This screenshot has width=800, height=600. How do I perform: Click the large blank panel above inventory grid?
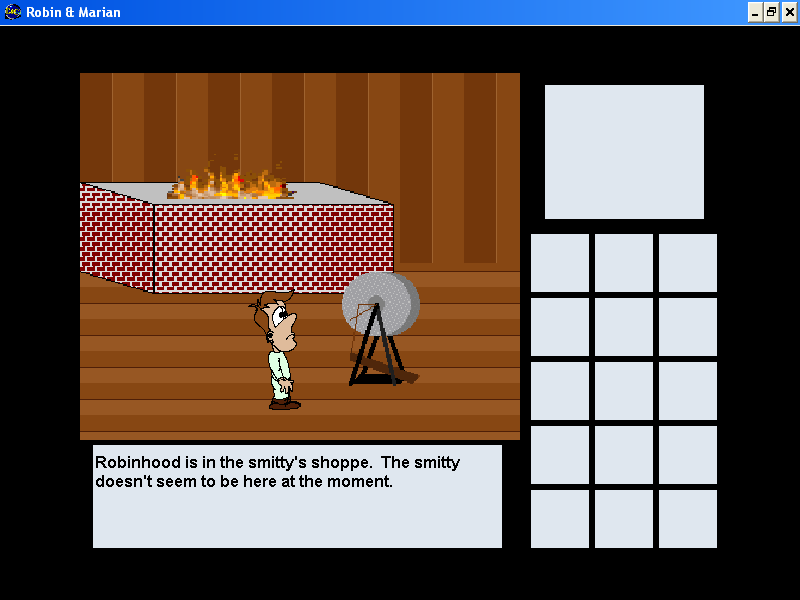tap(624, 151)
